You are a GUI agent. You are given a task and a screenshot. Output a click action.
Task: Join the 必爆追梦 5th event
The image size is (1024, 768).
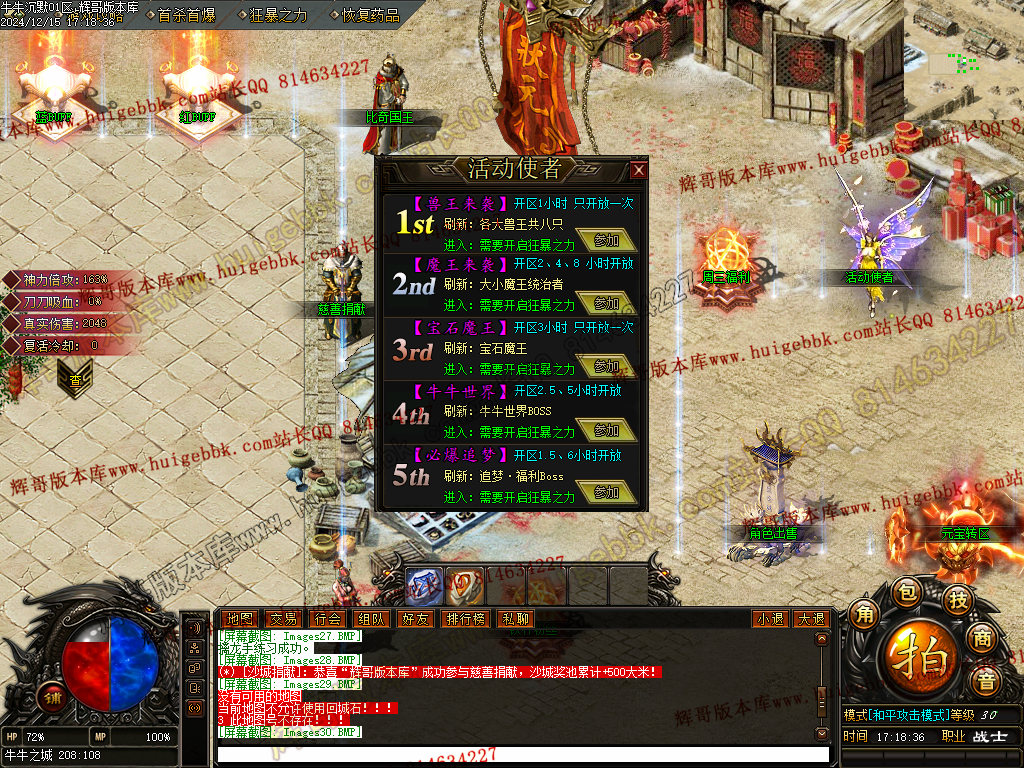coord(606,493)
